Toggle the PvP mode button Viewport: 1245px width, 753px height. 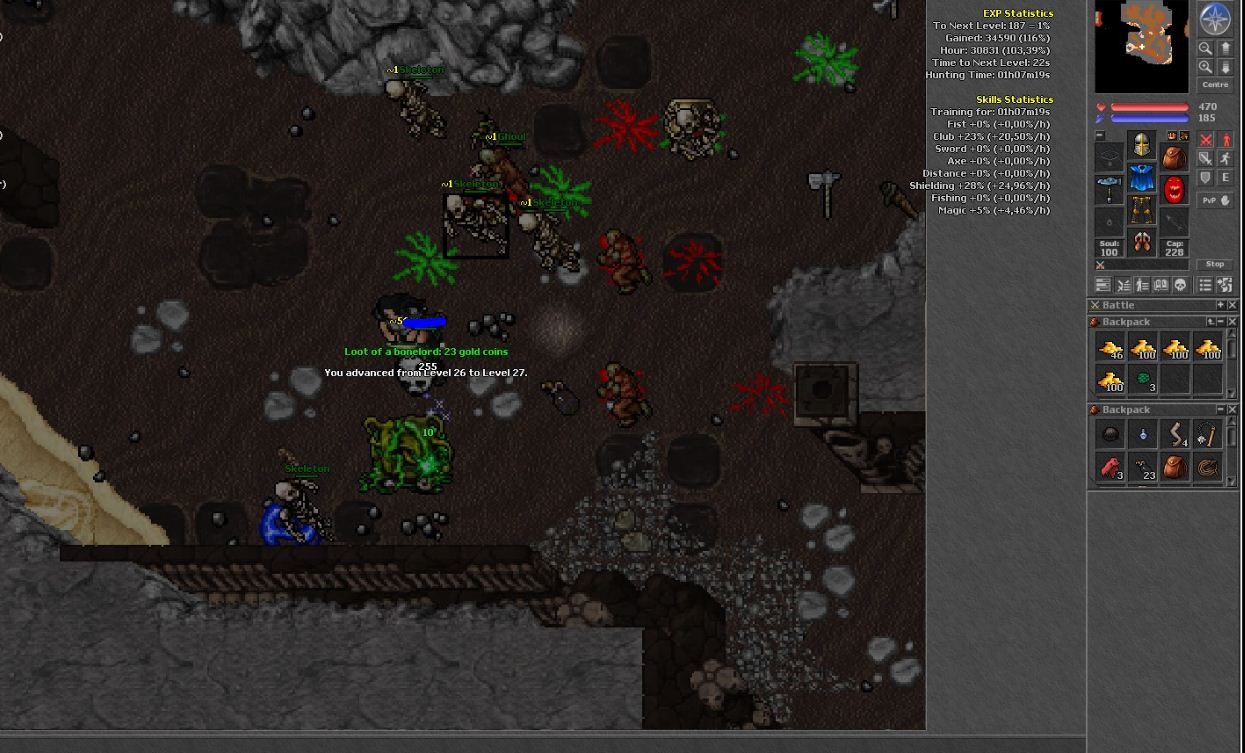[1215, 200]
